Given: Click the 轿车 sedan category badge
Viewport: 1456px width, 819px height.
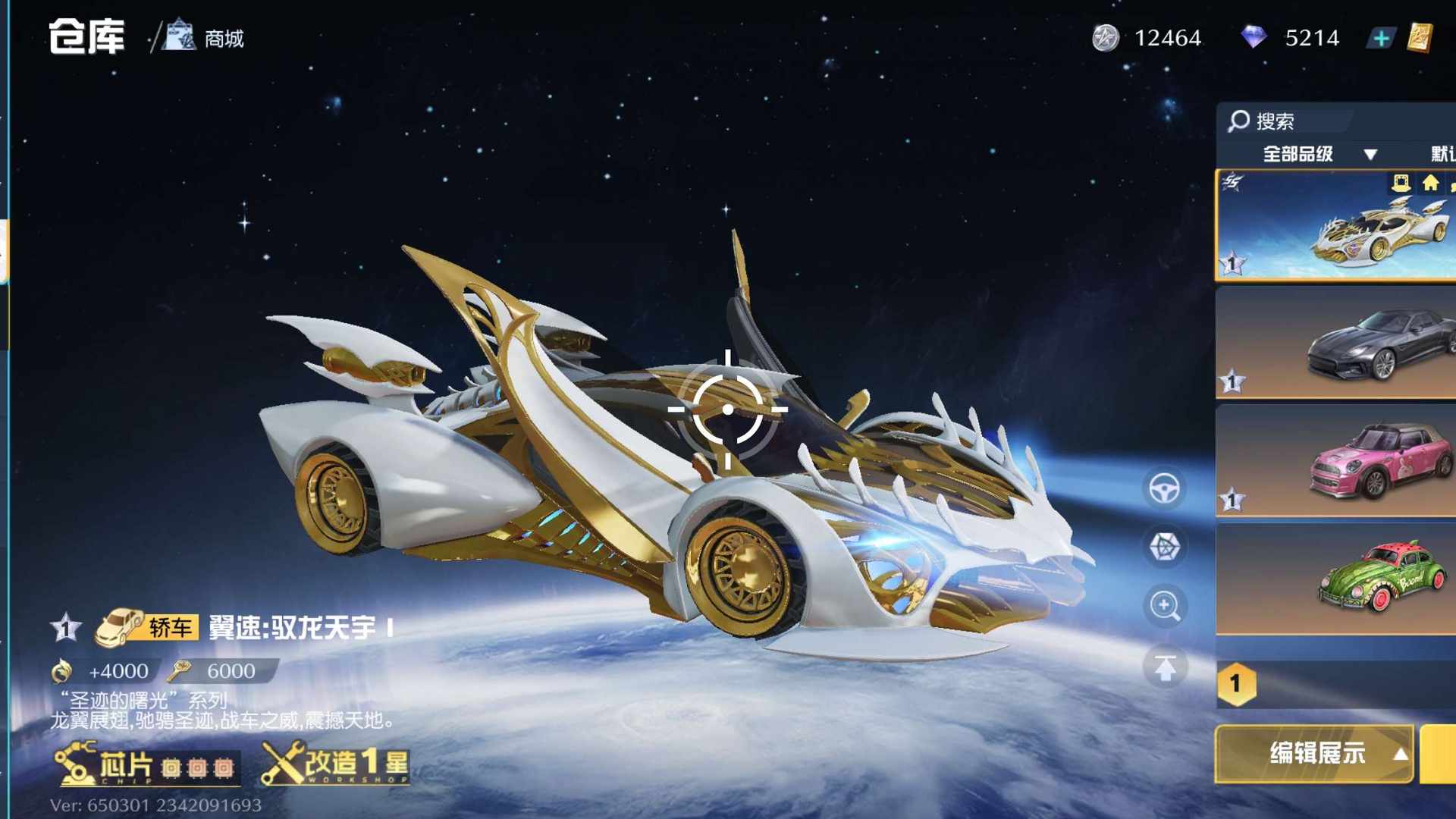Looking at the screenshot, I should [147, 628].
